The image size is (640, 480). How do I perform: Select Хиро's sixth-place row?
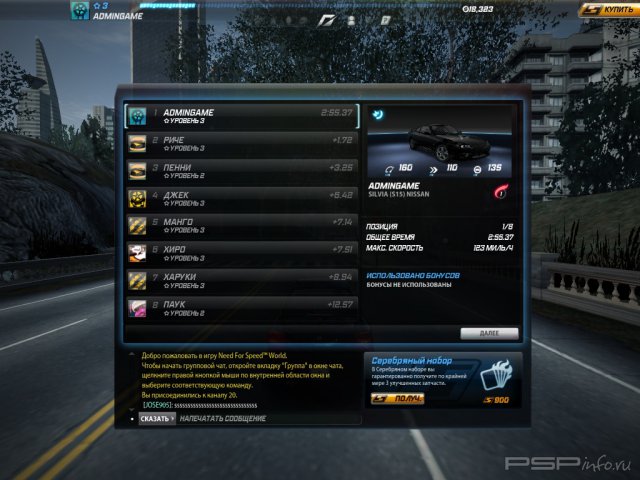tap(242, 252)
